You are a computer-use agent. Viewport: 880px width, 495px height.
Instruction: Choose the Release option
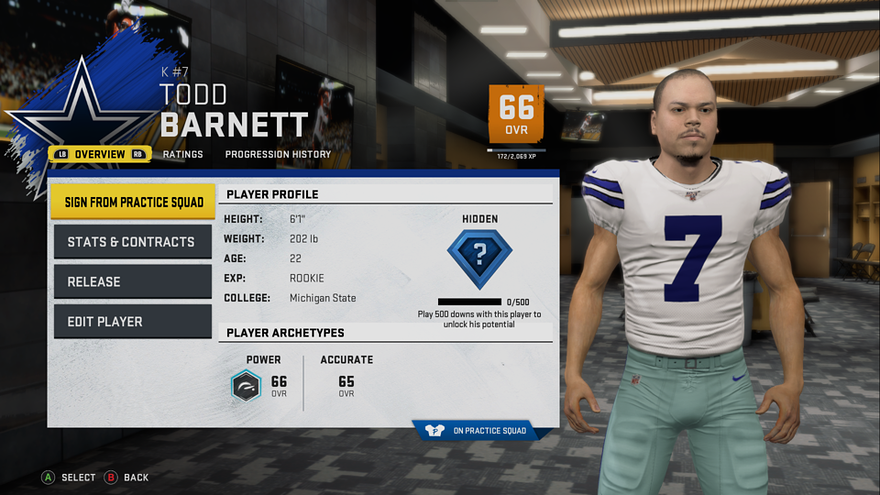pyautogui.click(x=133, y=282)
